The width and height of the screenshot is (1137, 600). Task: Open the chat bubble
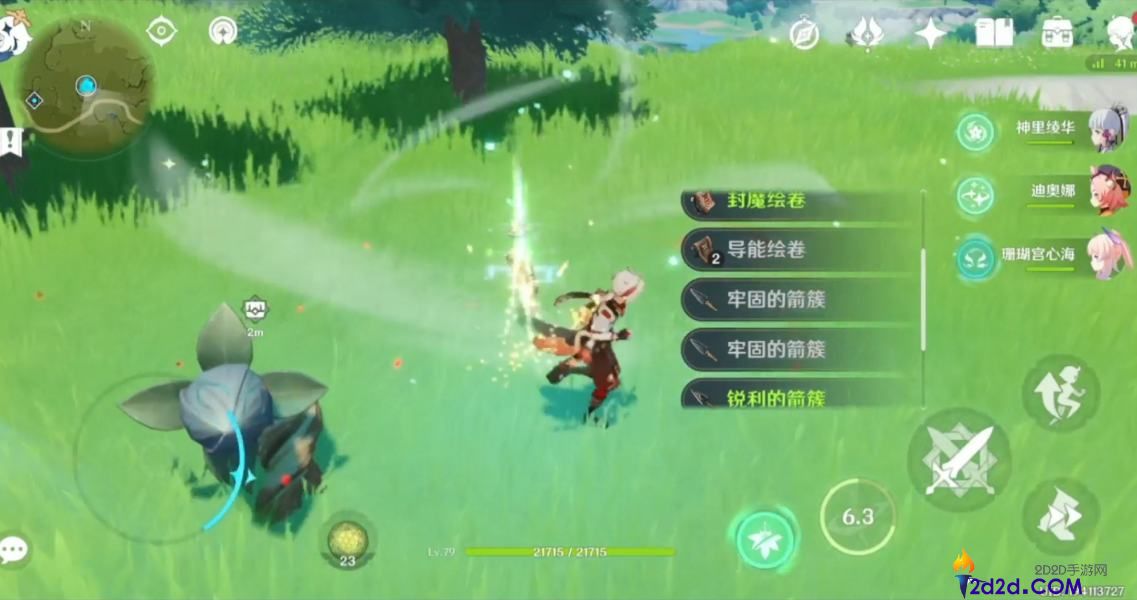[x=14, y=549]
